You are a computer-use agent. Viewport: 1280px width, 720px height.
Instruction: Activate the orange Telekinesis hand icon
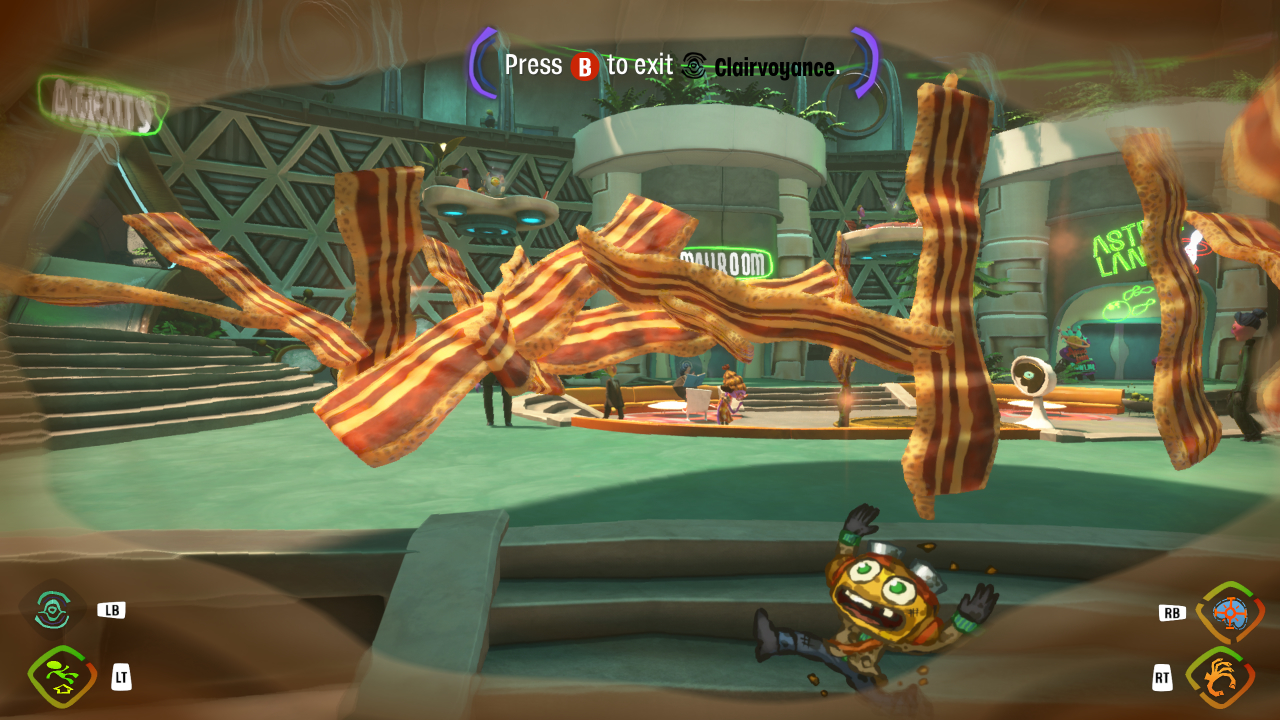(1220, 677)
